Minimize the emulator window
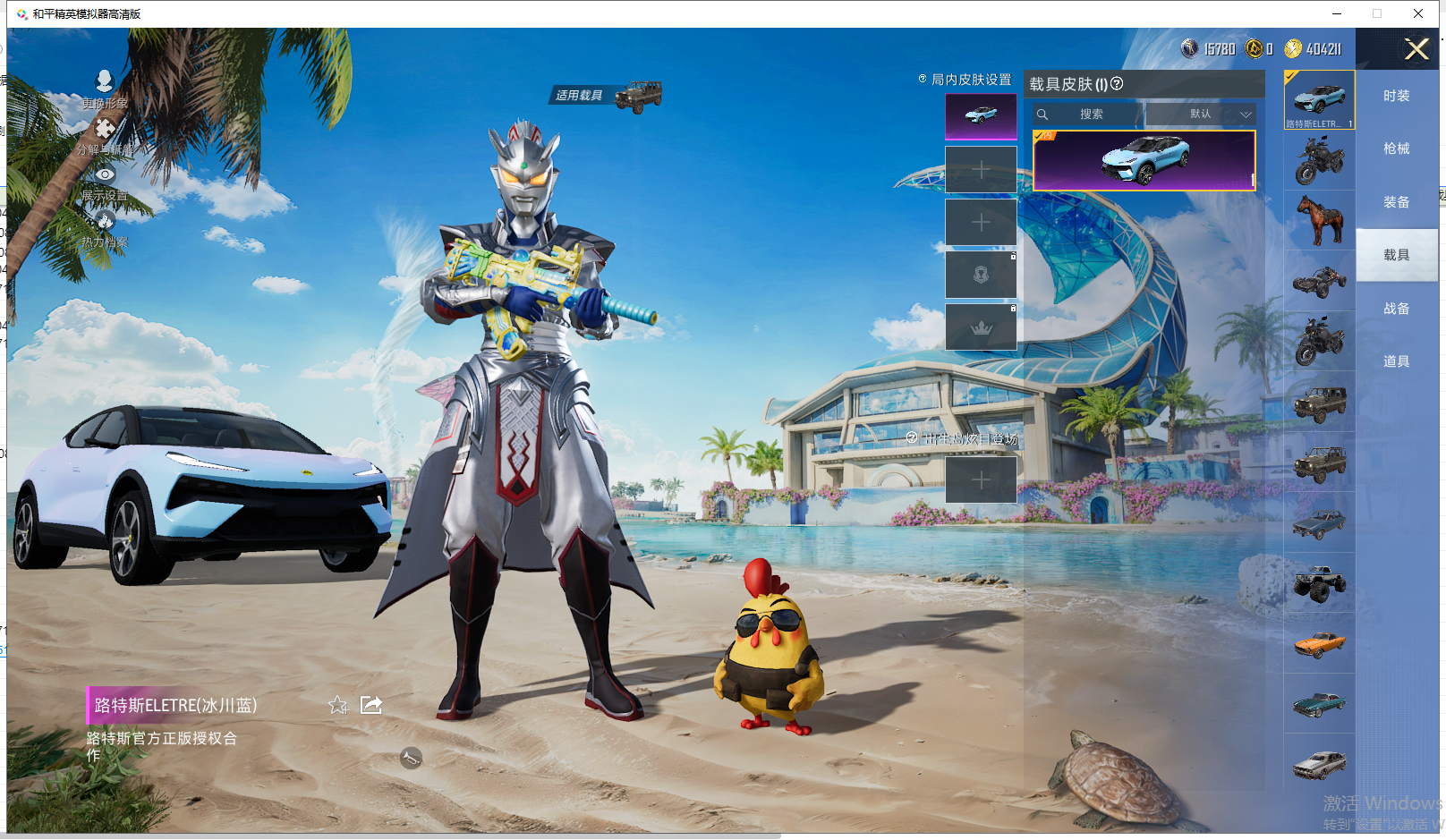The width and height of the screenshot is (1446, 840). pos(1336,13)
